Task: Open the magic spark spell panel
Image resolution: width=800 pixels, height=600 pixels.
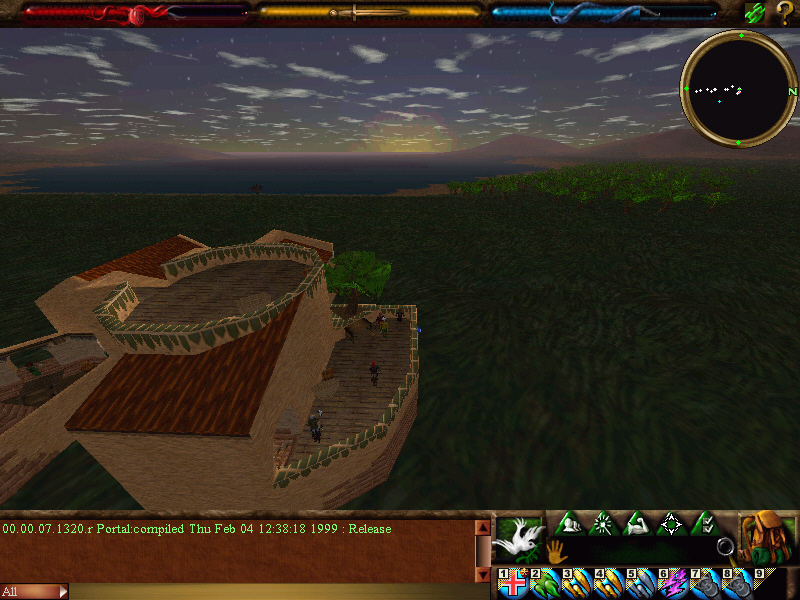Action: coord(603,523)
